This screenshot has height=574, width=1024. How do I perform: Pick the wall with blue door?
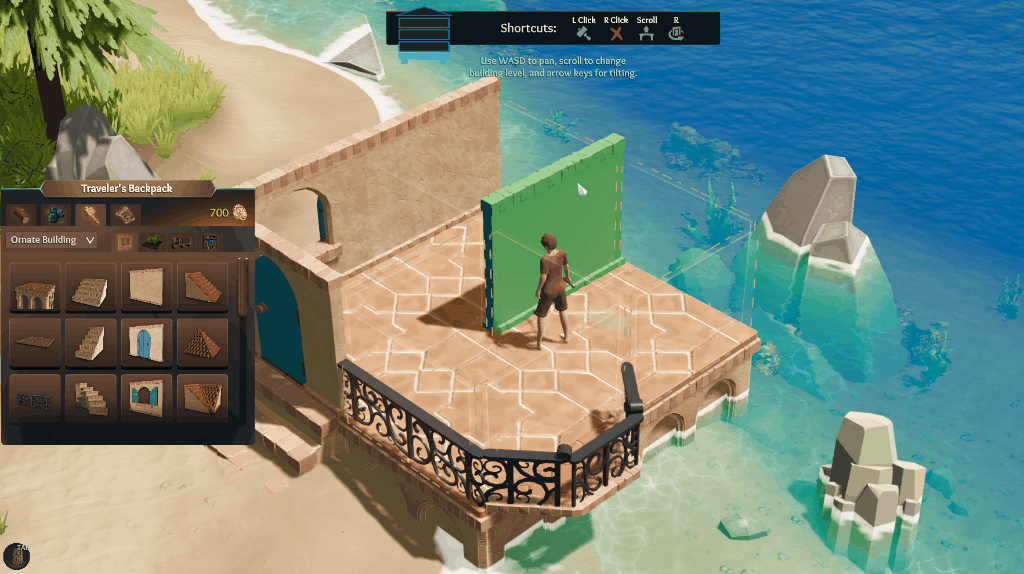click(x=146, y=343)
